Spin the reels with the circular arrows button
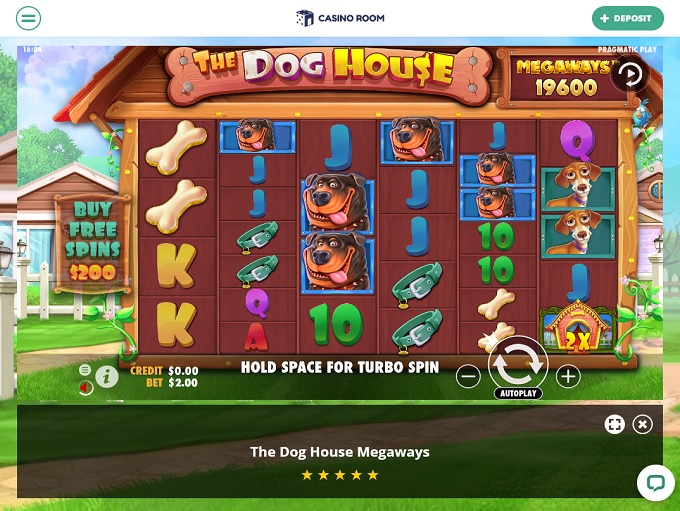This screenshot has height=511, width=680. point(517,366)
